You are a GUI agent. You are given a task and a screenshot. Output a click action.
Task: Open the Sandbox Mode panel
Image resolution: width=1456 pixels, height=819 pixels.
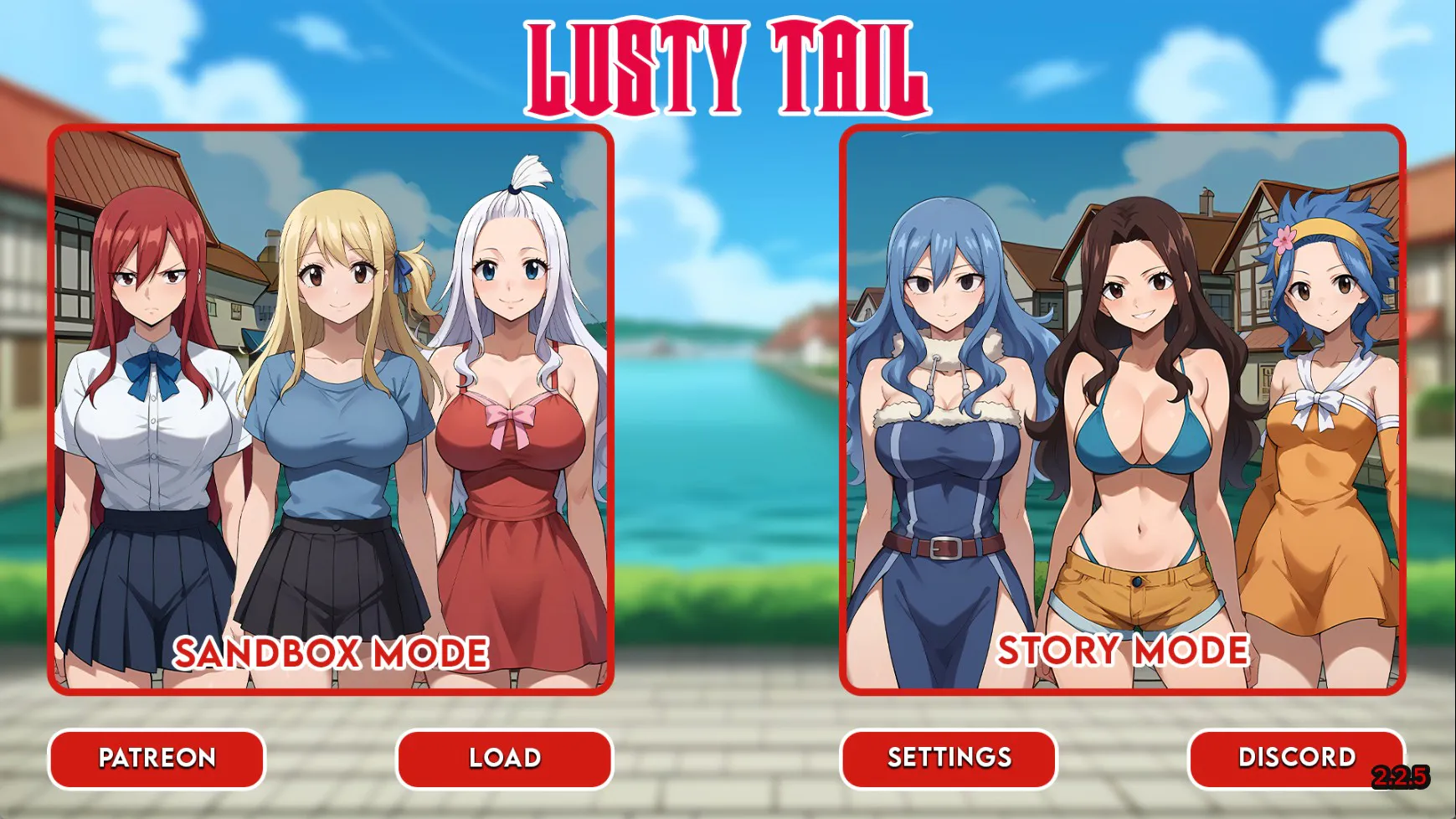point(331,410)
